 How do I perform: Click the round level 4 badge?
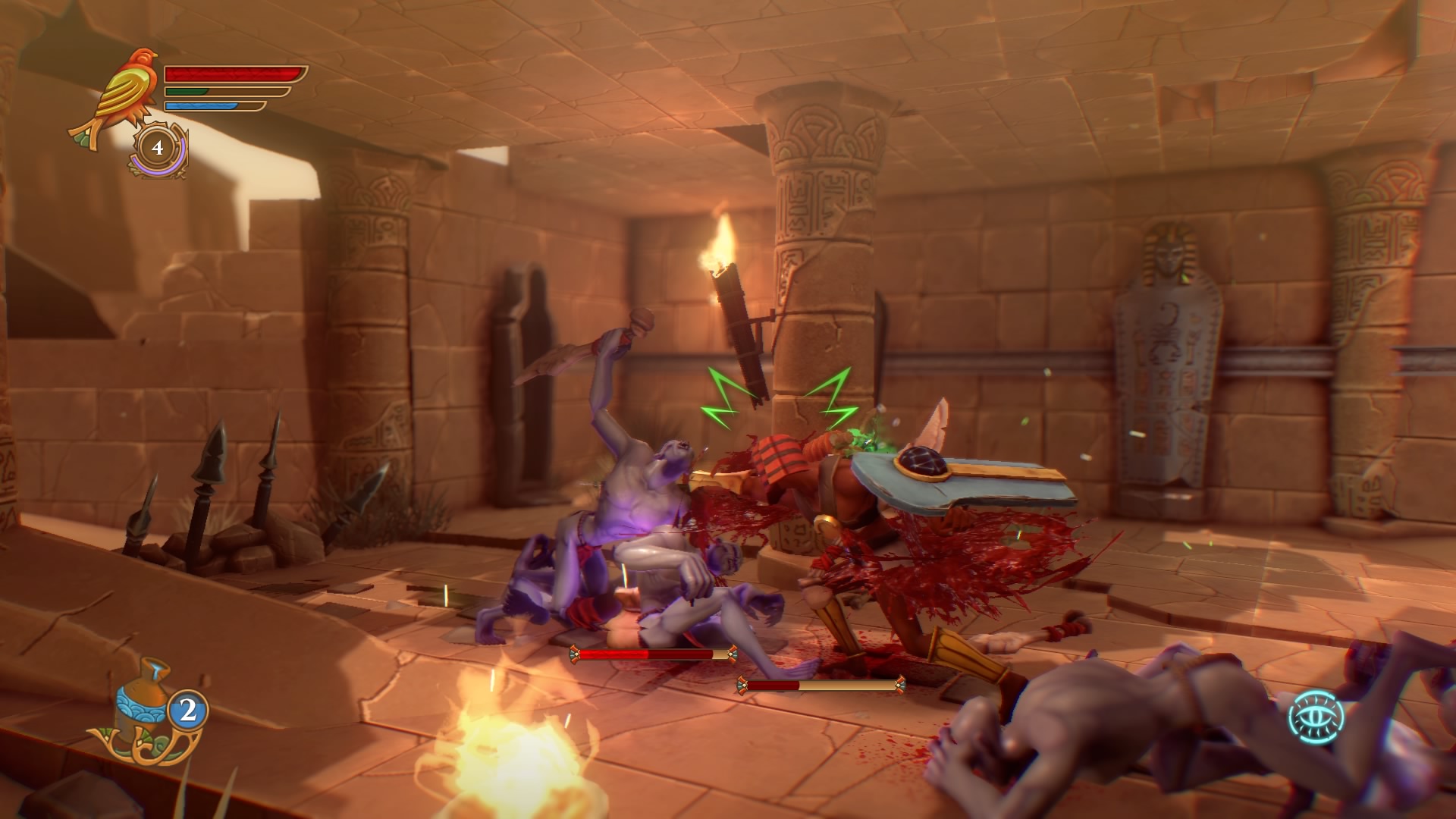click(x=158, y=148)
